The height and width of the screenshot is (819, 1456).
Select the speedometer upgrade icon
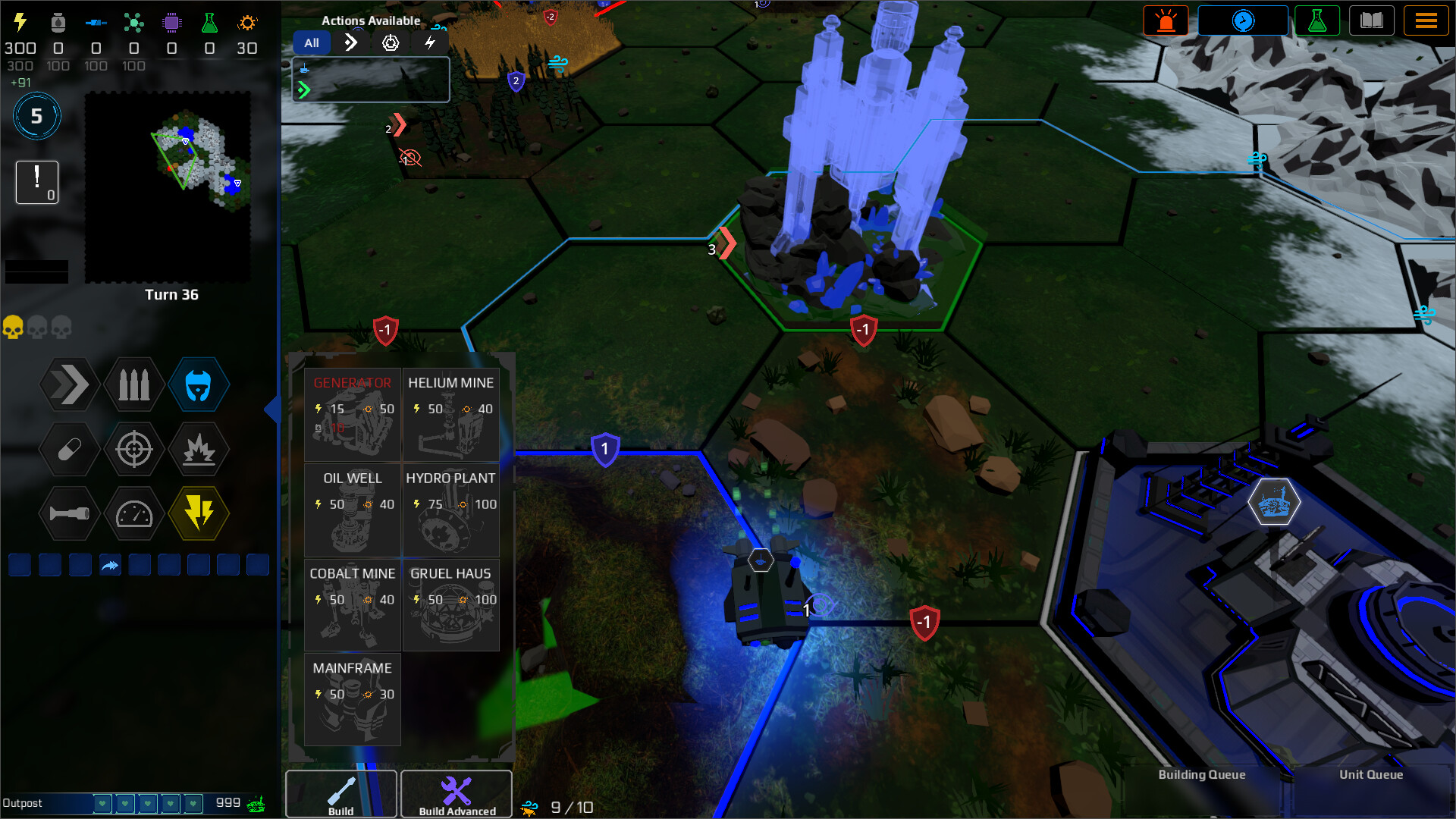(x=133, y=513)
